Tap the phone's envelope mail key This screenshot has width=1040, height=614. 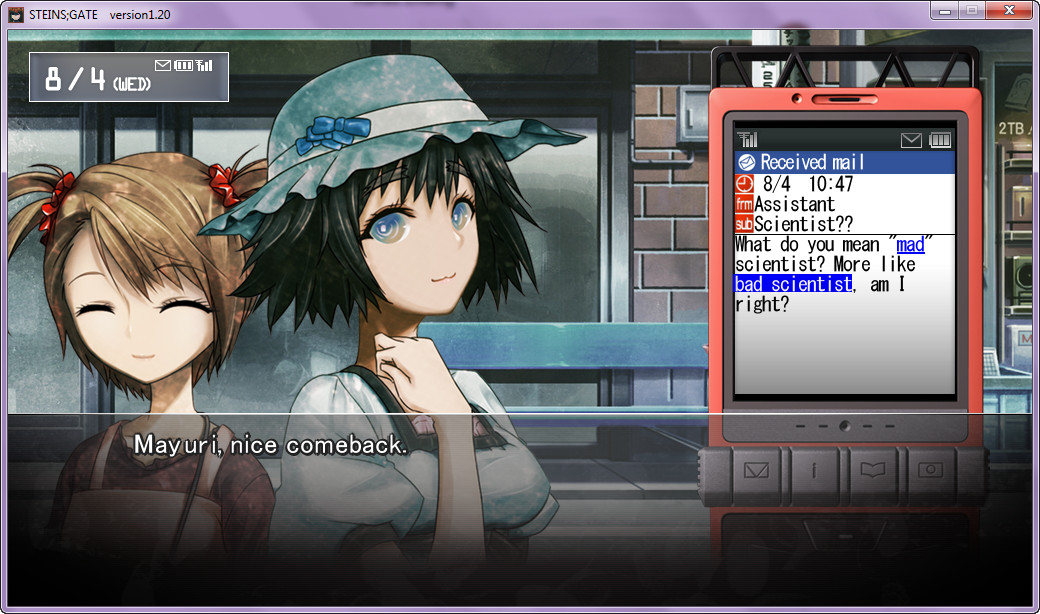(x=756, y=470)
